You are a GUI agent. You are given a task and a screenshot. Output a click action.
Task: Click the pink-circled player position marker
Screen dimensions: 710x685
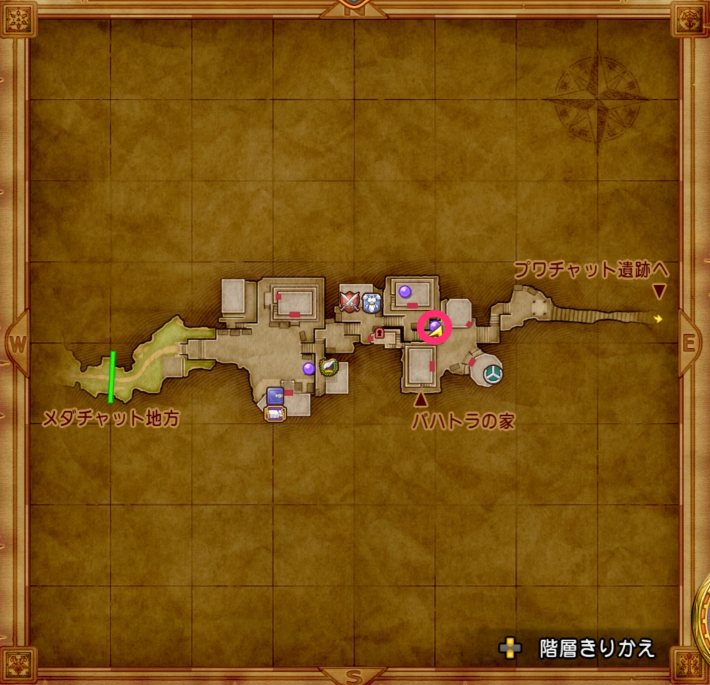435,327
